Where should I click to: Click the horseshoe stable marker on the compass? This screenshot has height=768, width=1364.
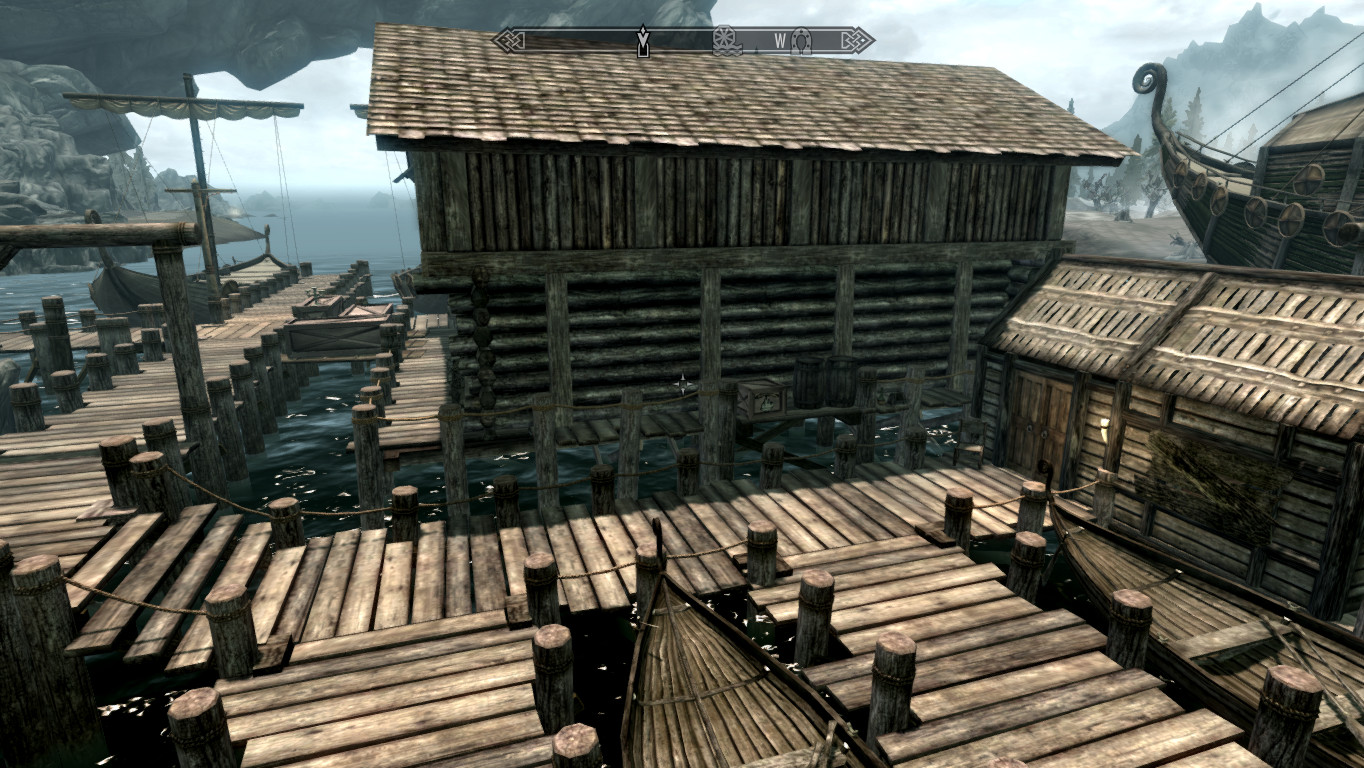click(801, 41)
